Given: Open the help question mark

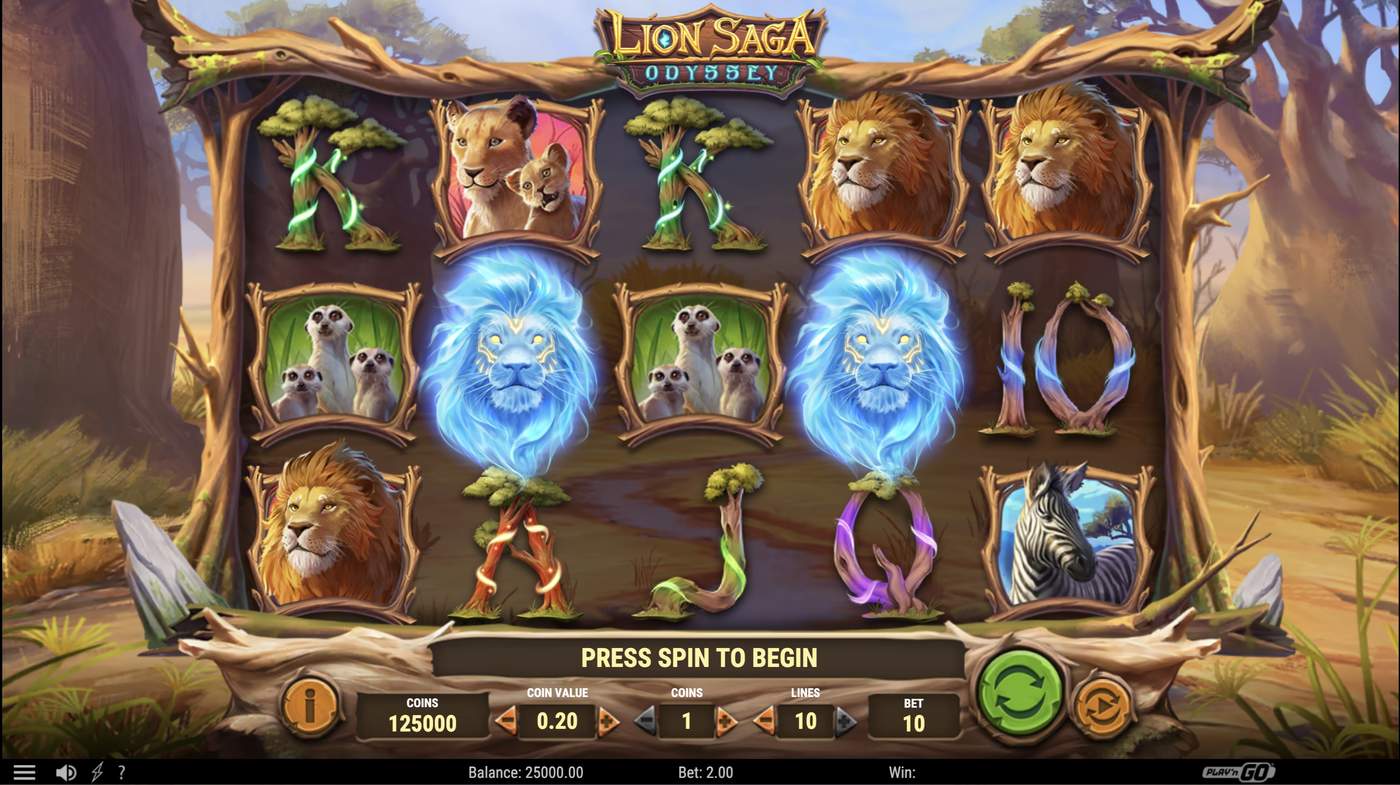Looking at the screenshot, I should tap(121, 770).
